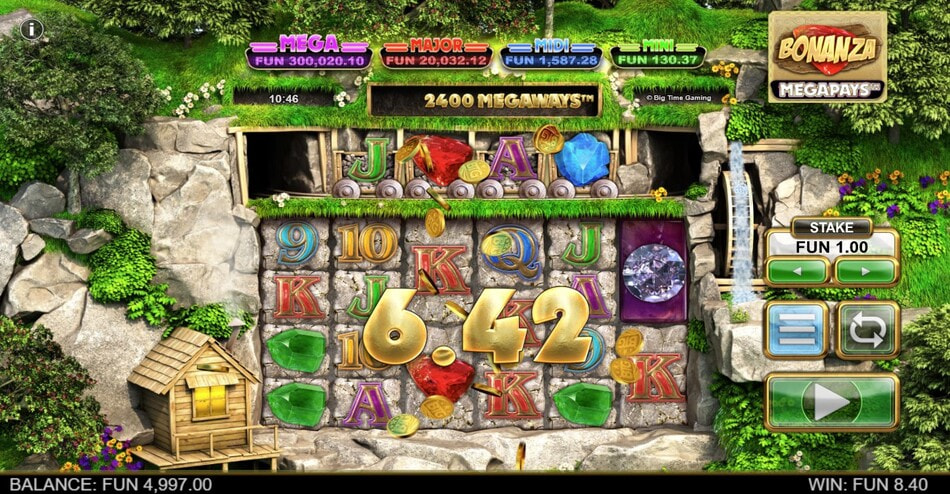Activate the autoplay loop button
Screen dimensions: 950x494
866,330
